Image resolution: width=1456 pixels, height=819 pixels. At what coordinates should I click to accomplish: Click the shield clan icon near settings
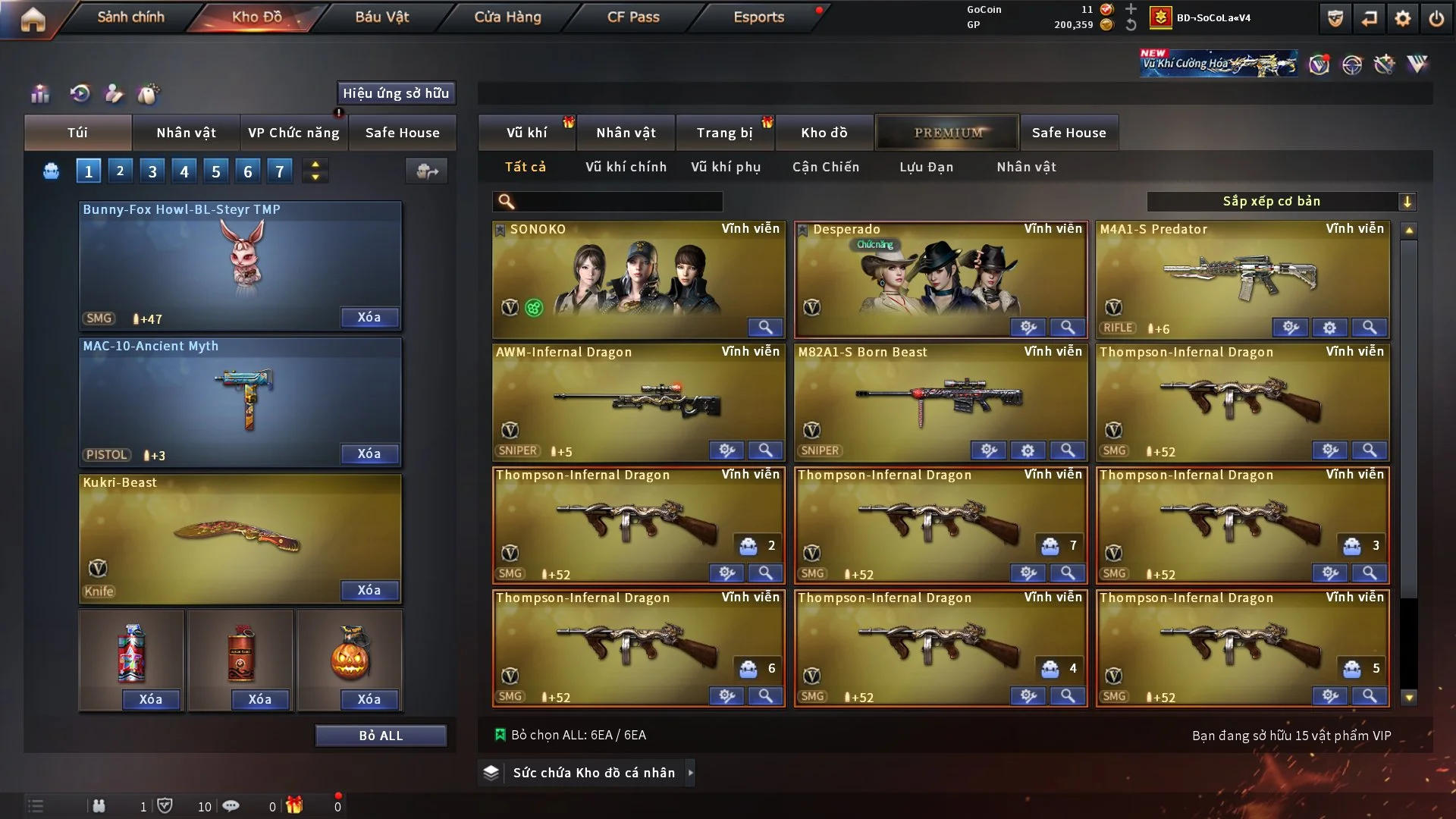[x=1334, y=18]
